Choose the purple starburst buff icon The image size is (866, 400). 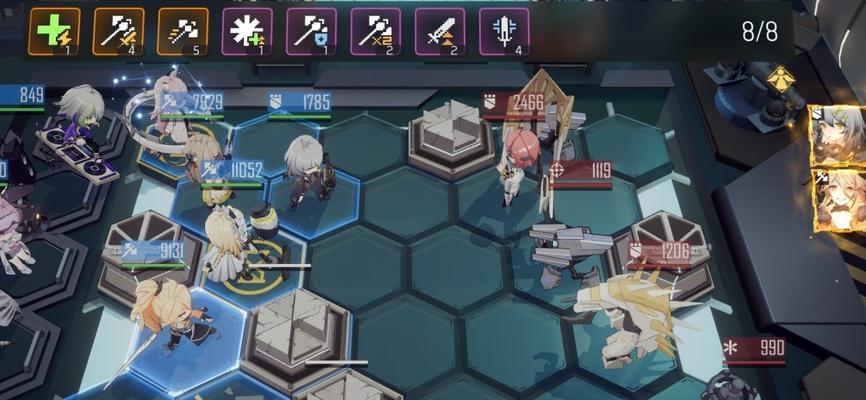(247, 31)
